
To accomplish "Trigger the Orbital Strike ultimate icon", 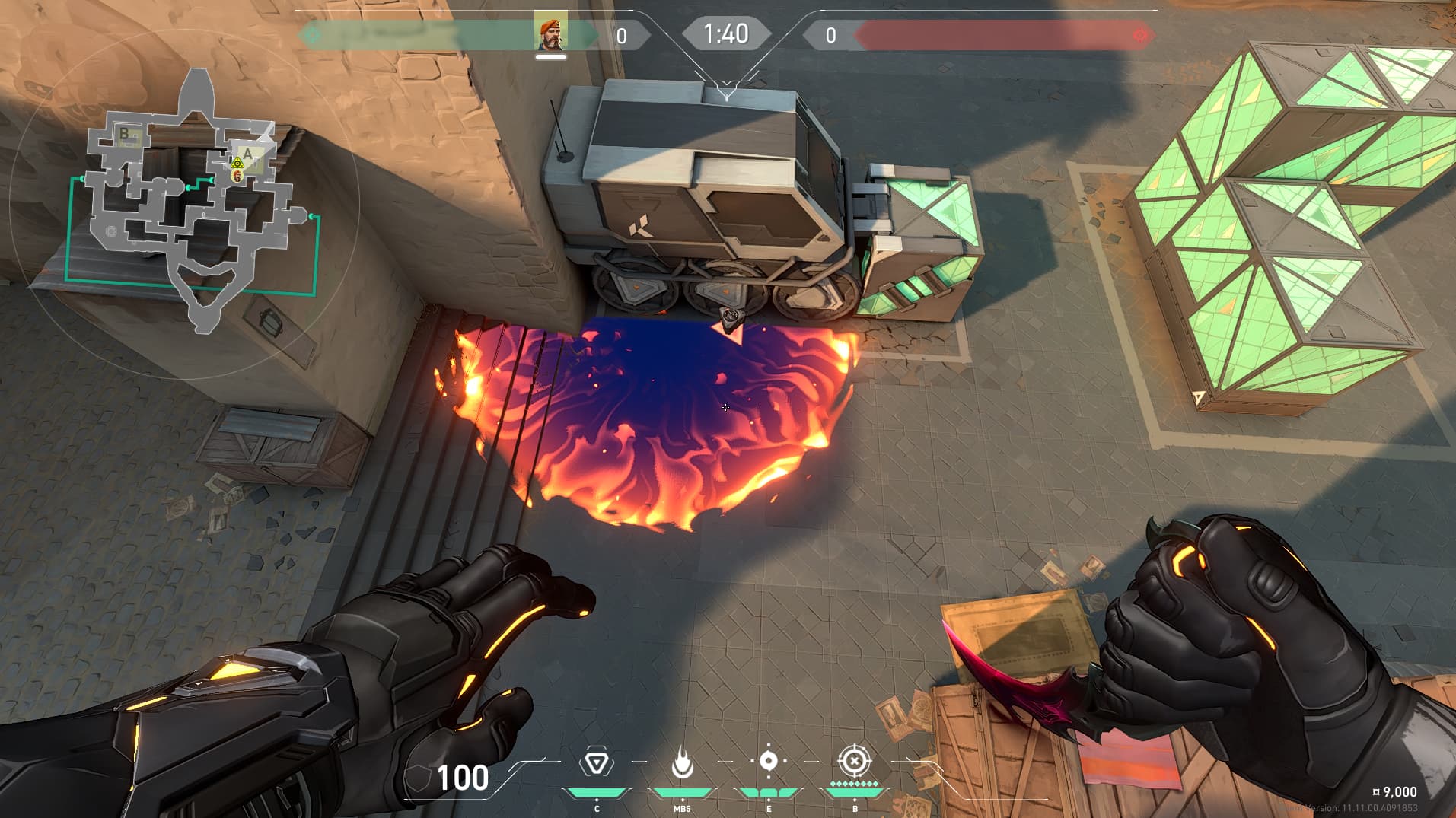I will (x=854, y=761).
